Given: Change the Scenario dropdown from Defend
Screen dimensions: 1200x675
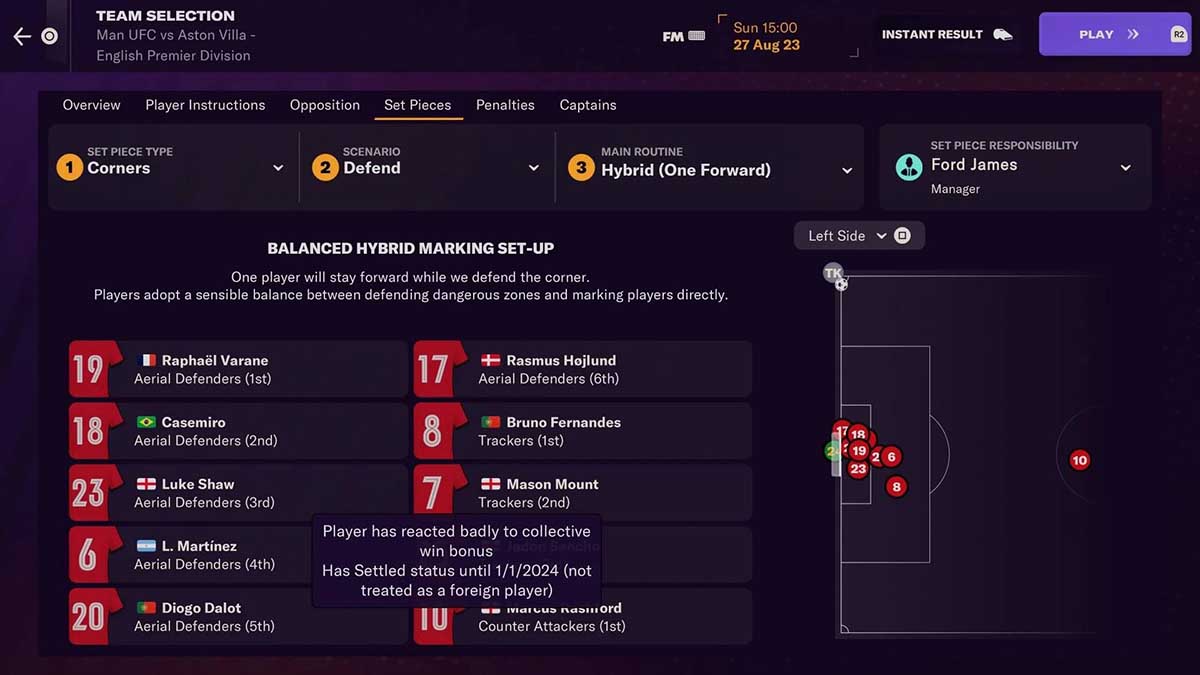Looking at the screenshot, I should pyautogui.click(x=428, y=167).
